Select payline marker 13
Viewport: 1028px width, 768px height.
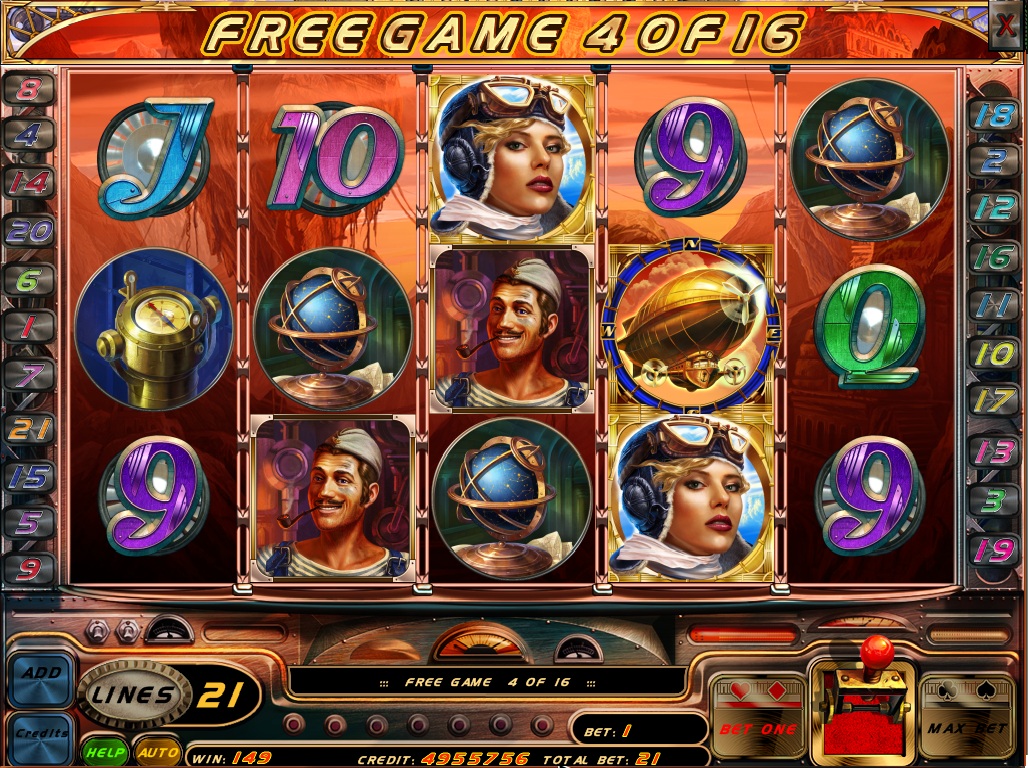click(x=995, y=451)
